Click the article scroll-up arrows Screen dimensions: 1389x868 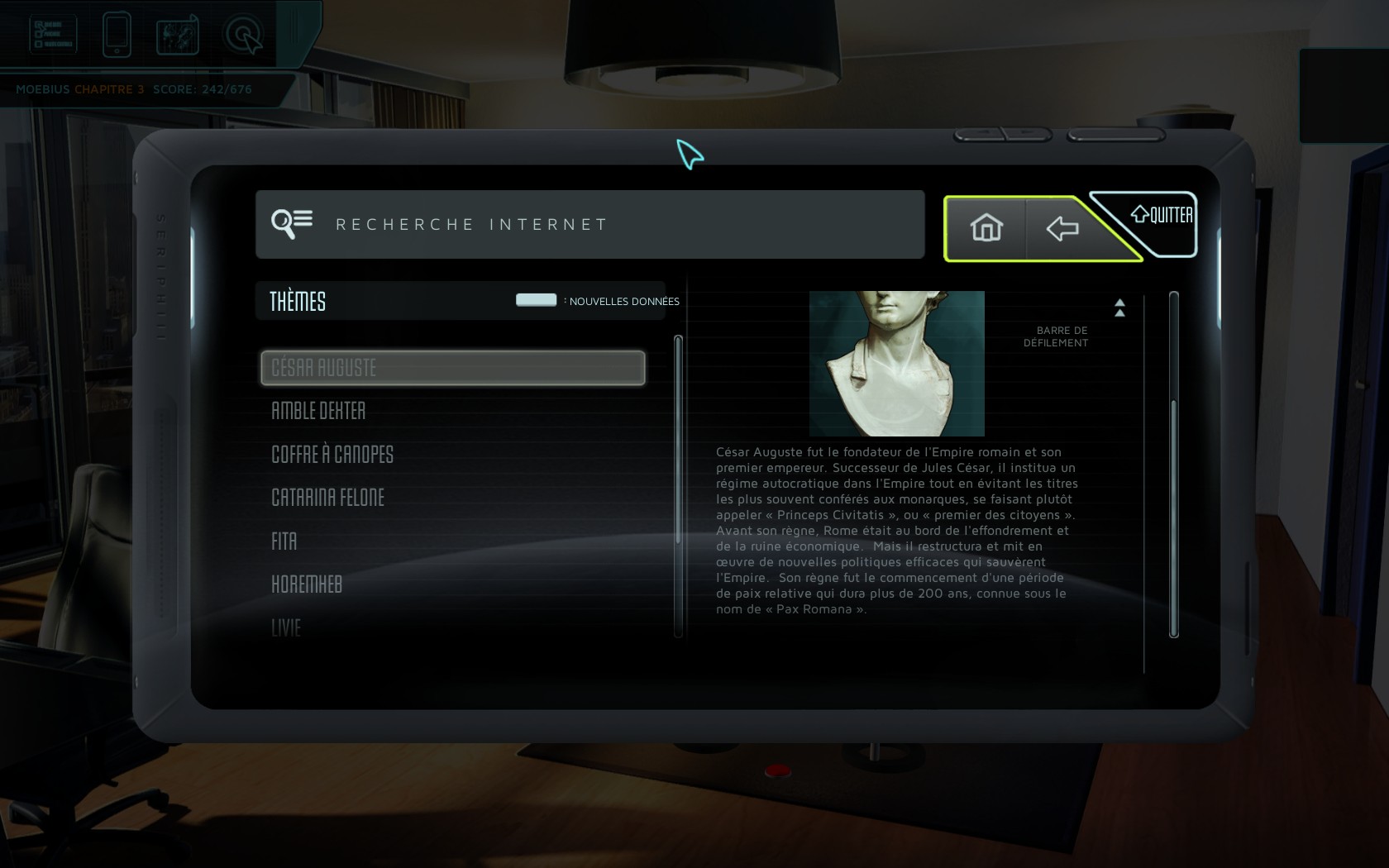click(1119, 308)
